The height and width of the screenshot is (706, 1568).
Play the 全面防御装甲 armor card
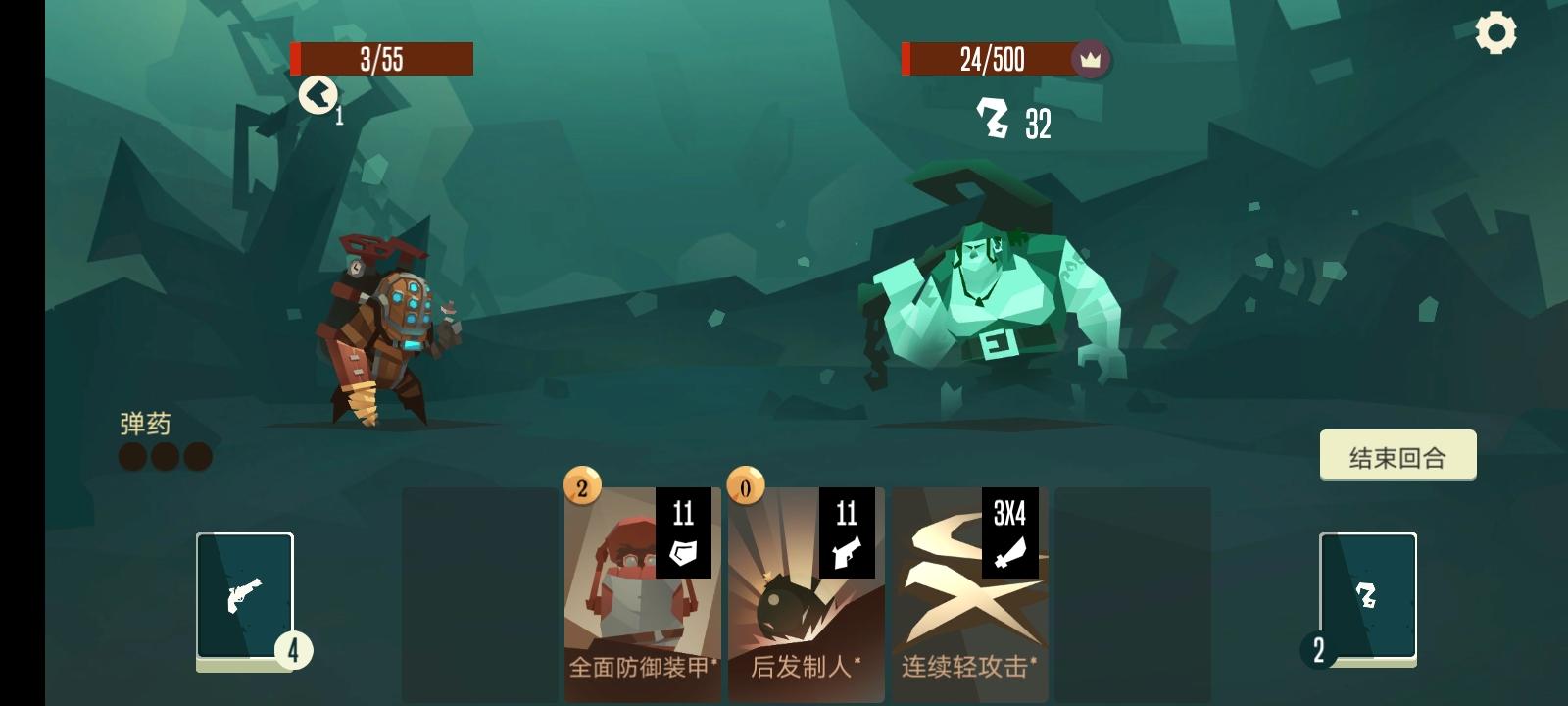pyautogui.click(x=643, y=588)
